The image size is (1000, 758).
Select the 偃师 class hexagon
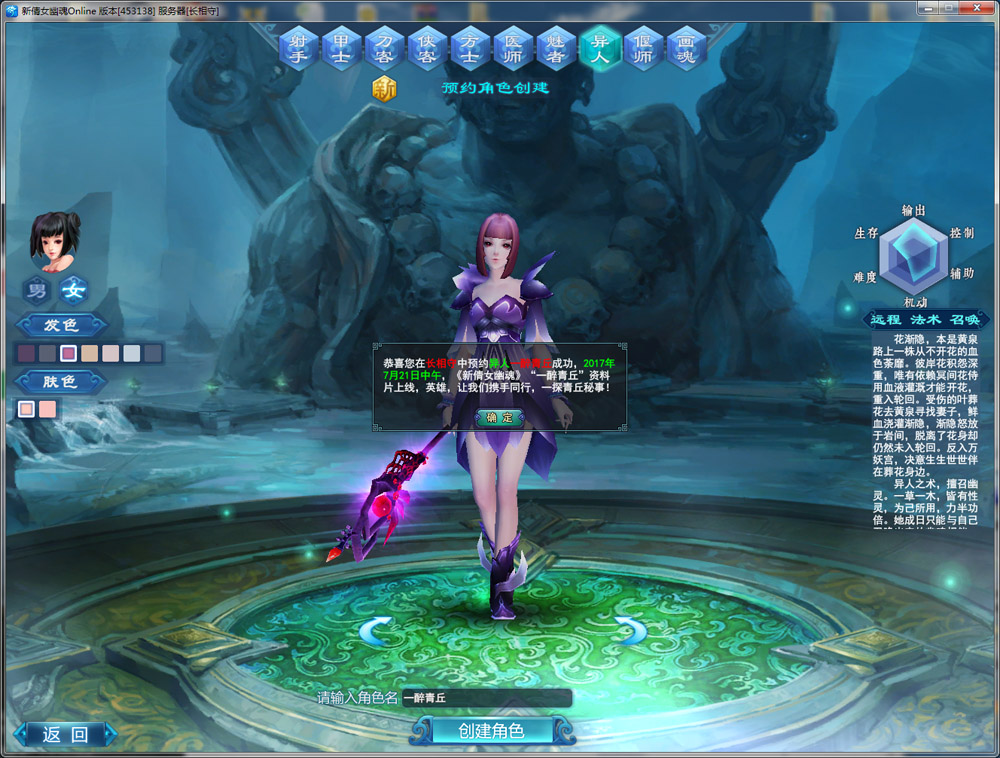(x=643, y=47)
